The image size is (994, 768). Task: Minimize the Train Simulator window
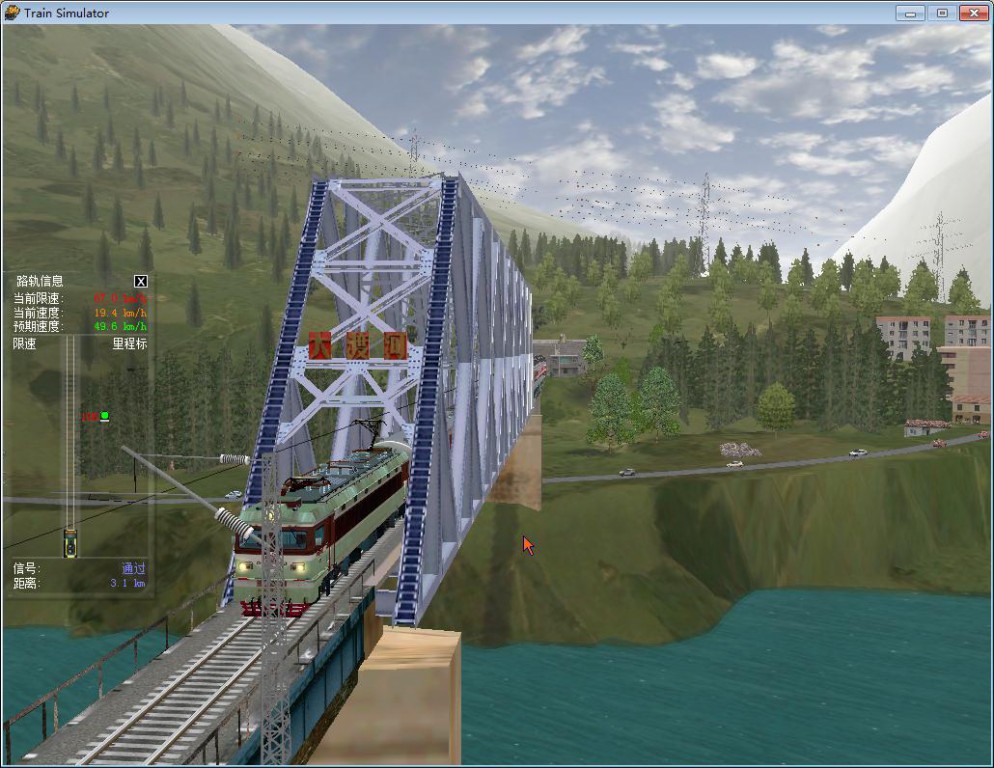point(910,13)
